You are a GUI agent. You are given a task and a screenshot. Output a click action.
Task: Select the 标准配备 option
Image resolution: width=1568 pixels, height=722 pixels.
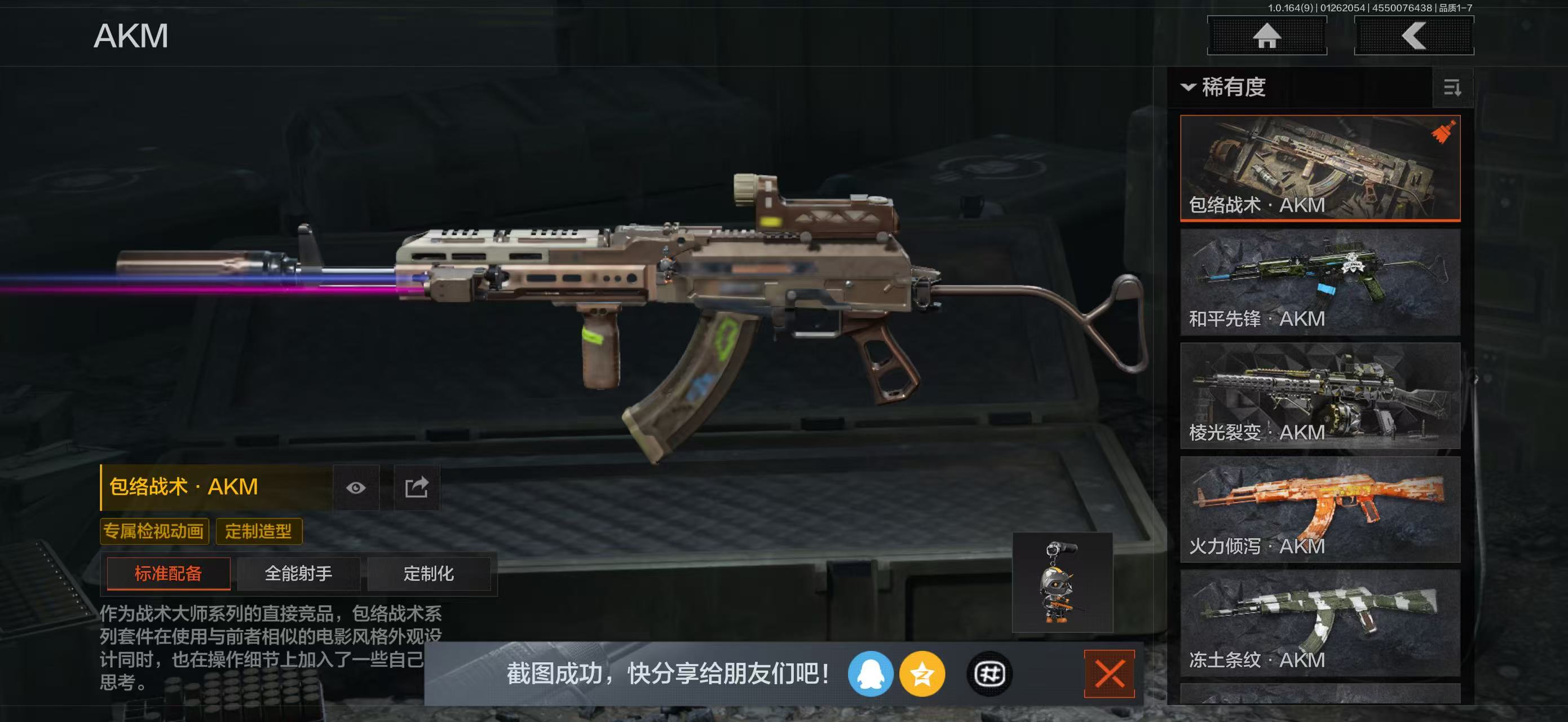point(168,574)
